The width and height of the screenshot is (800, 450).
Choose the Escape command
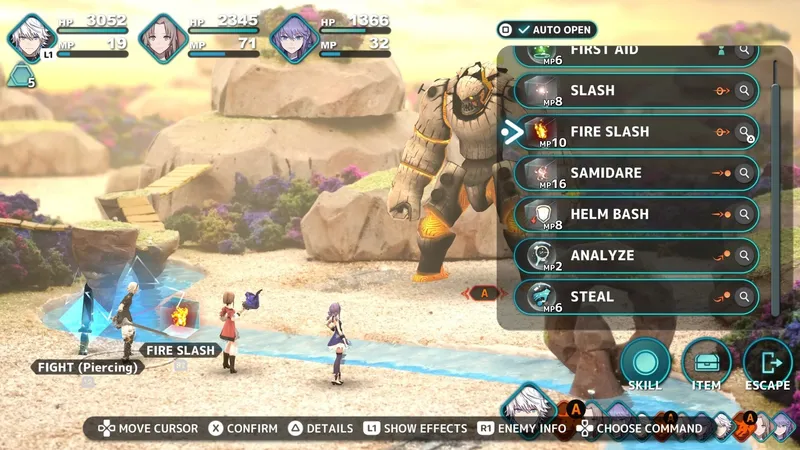pos(768,364)
